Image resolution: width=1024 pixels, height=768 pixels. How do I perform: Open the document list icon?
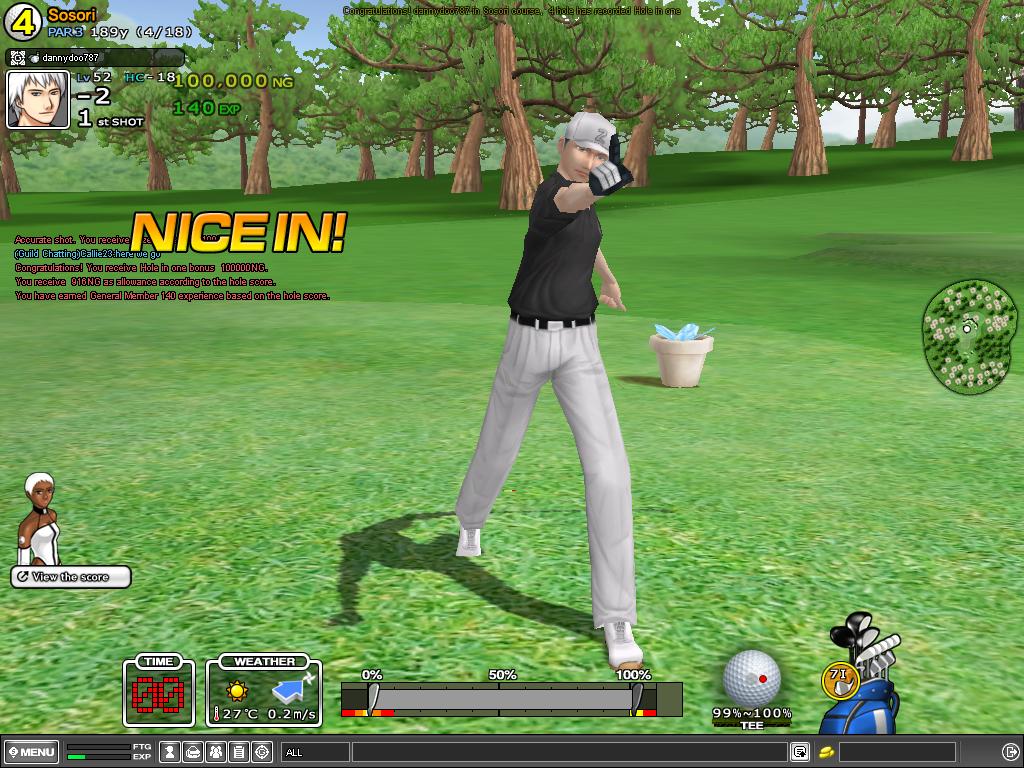(x=239, y=752)
